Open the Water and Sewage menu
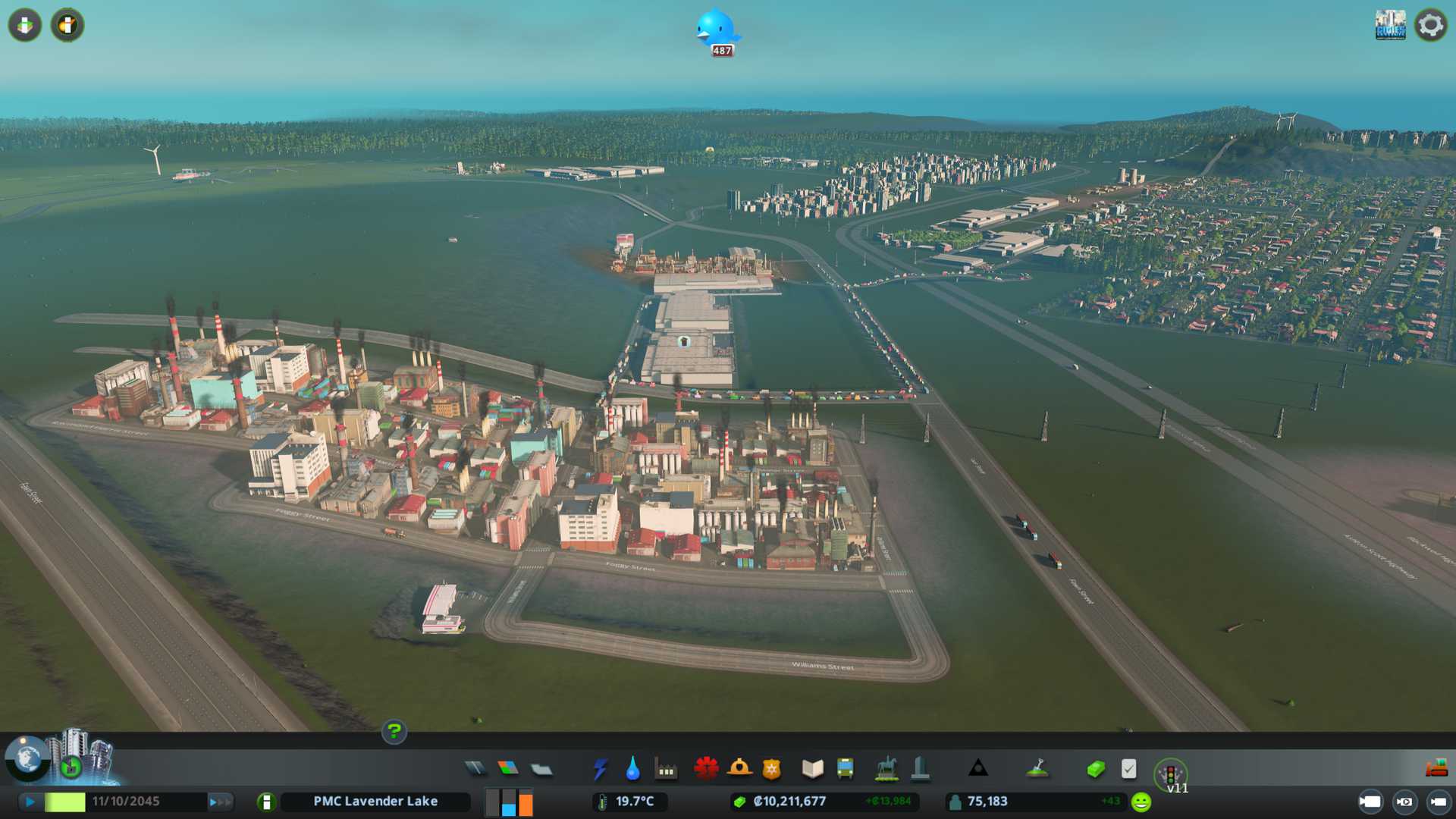This screenshot has width=1456, height=819. 632,769
